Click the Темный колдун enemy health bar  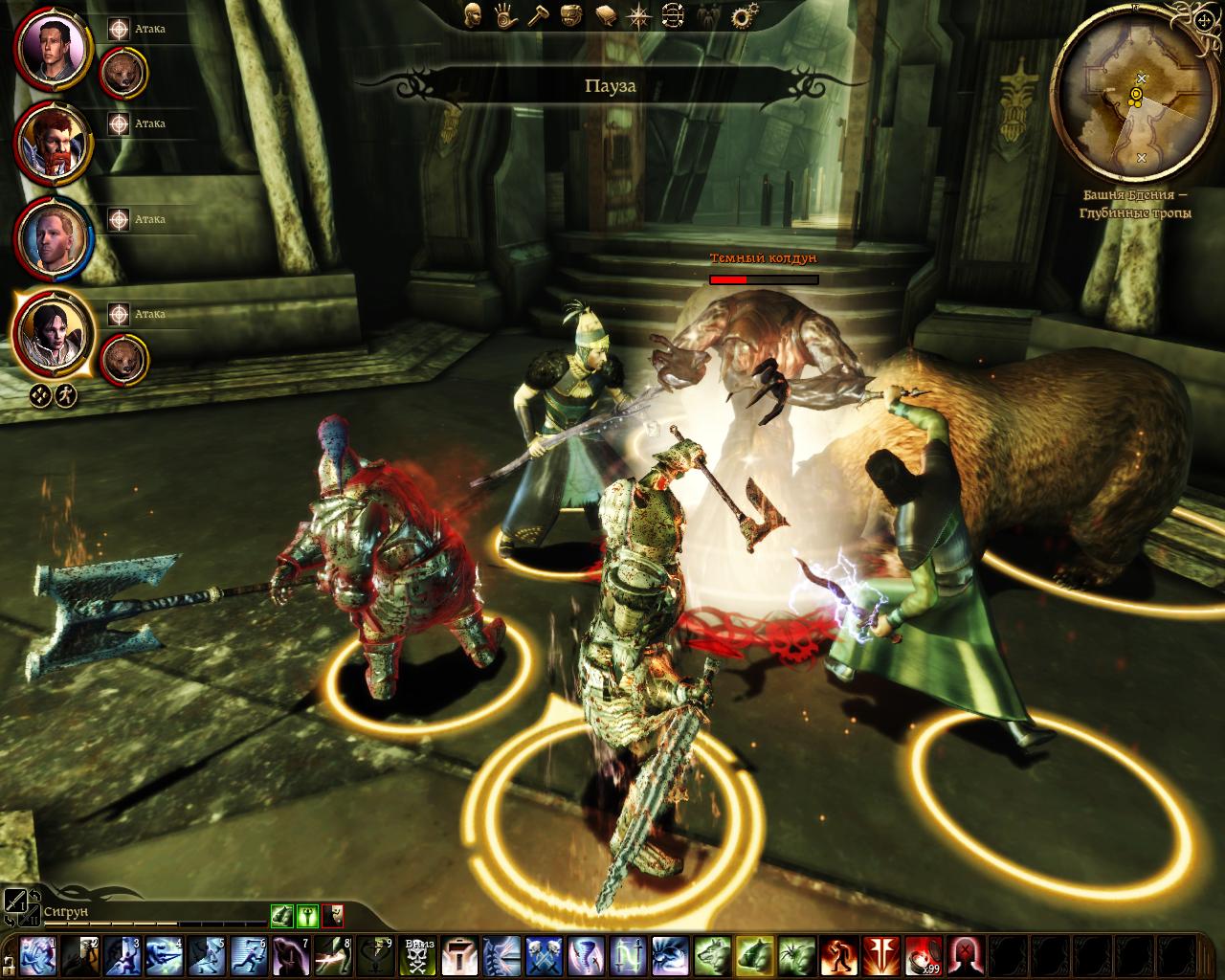(763, 280)
